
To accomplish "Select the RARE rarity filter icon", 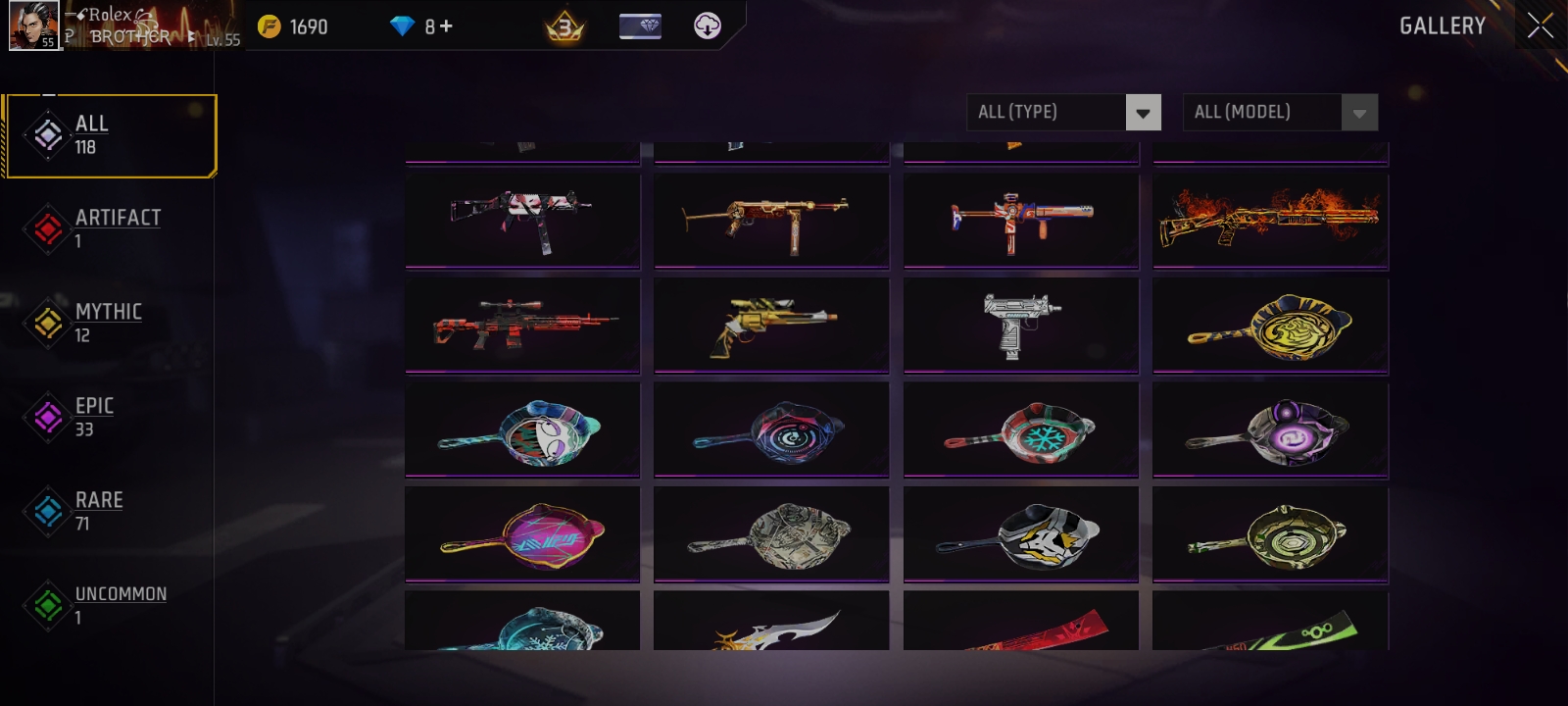I will pyautogui.click(x=47, y=509).
